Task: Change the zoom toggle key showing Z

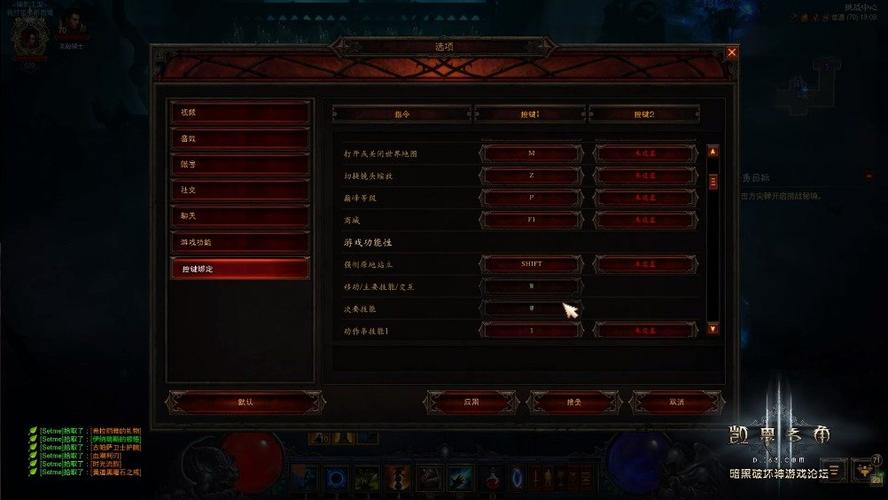Action: (531, 176)
